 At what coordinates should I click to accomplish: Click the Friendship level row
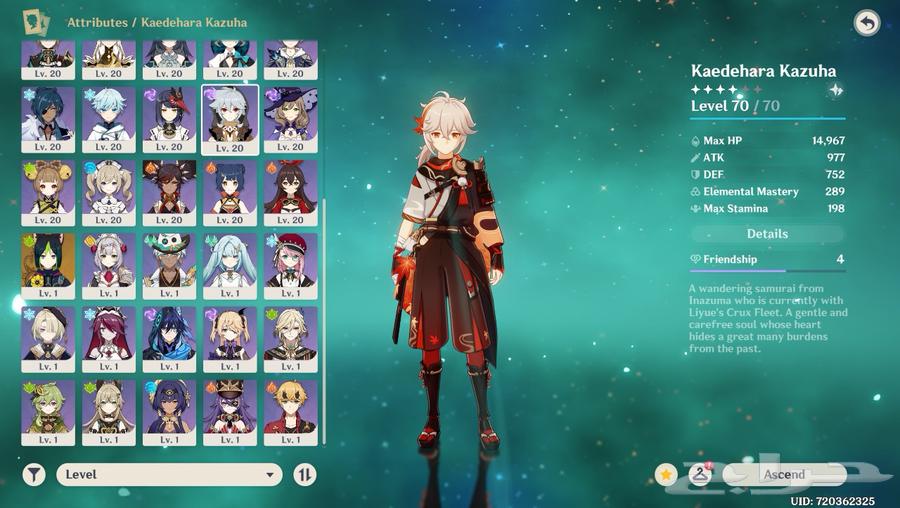point(767,259)
